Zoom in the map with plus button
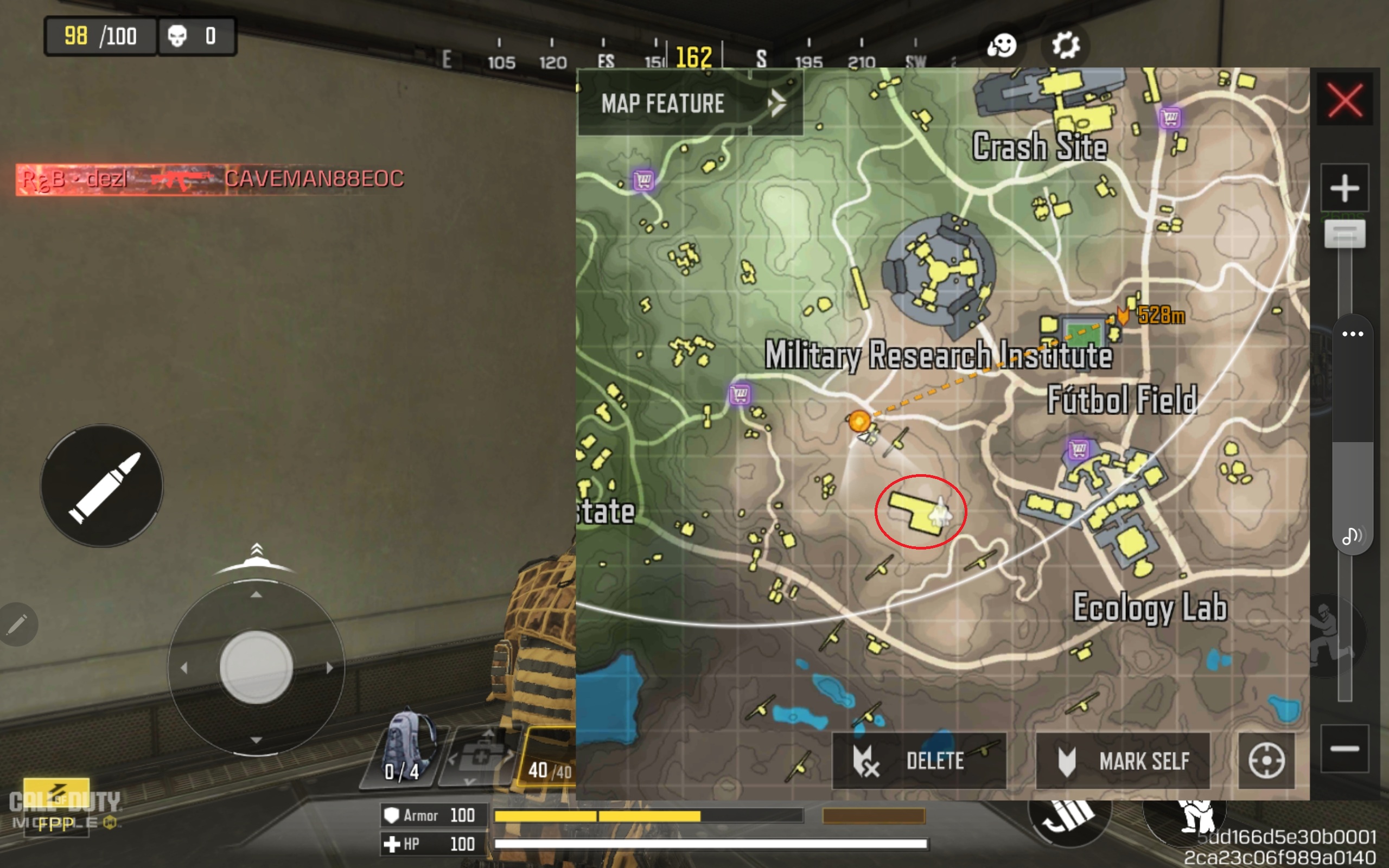Viewport: 1389px width, 868px height. point(1344,188)
